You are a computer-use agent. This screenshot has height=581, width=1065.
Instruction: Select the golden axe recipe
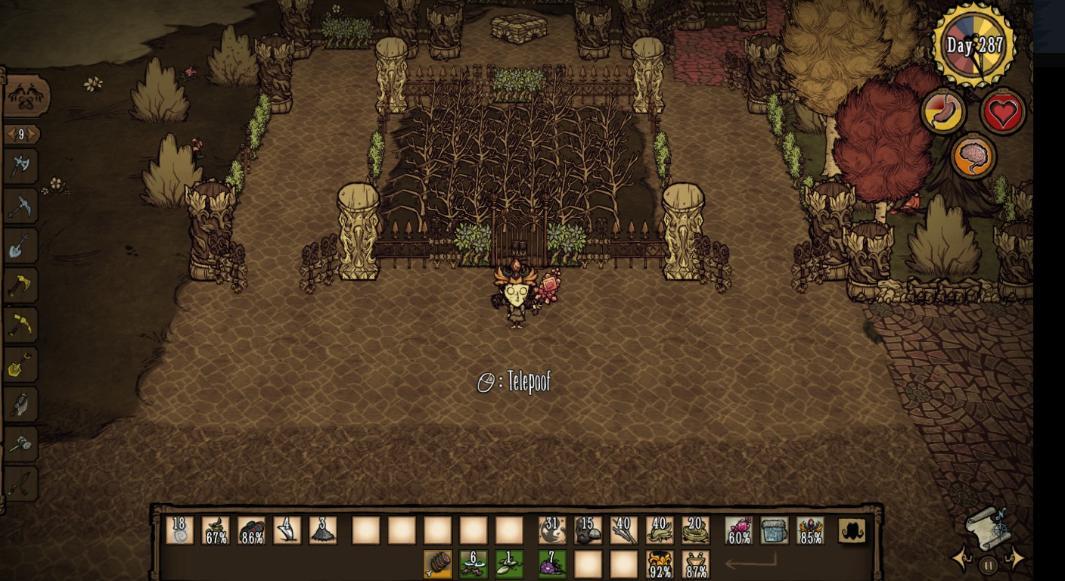click(21, 286)
